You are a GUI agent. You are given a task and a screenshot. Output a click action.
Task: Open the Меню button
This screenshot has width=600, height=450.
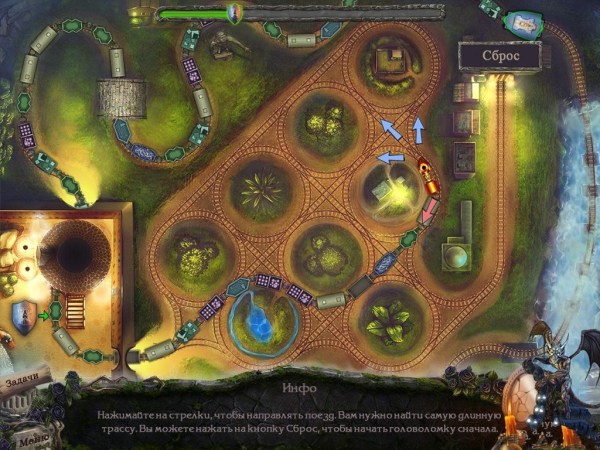point(33,437)
